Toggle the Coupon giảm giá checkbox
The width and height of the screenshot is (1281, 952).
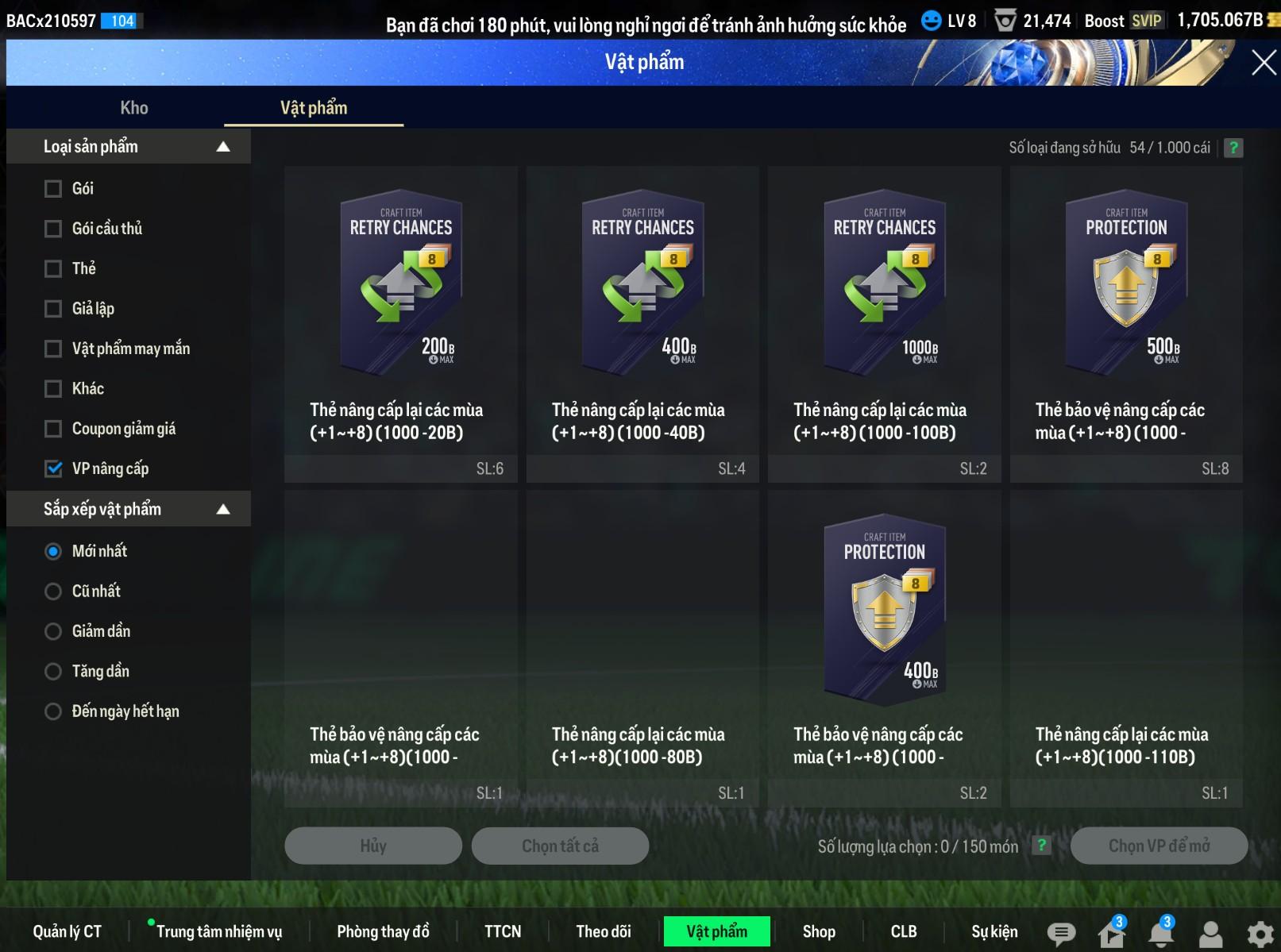point(53,429)
